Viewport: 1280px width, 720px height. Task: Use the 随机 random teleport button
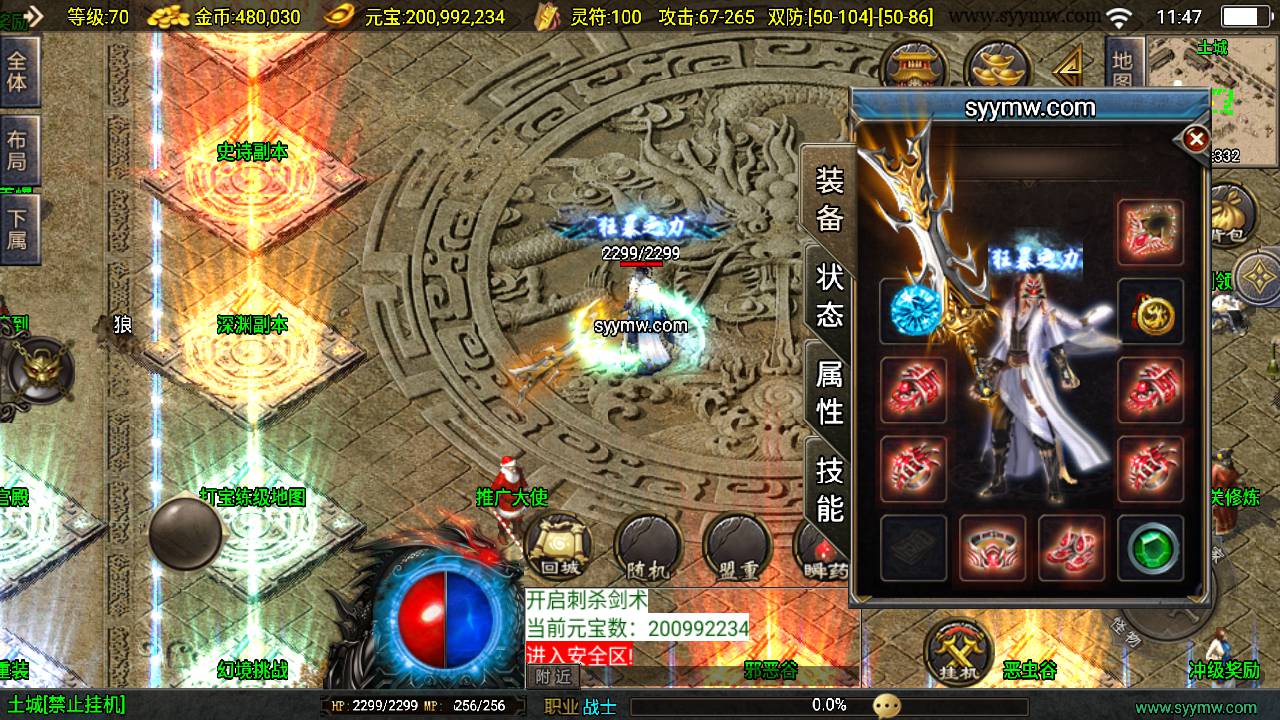(647, 547)
